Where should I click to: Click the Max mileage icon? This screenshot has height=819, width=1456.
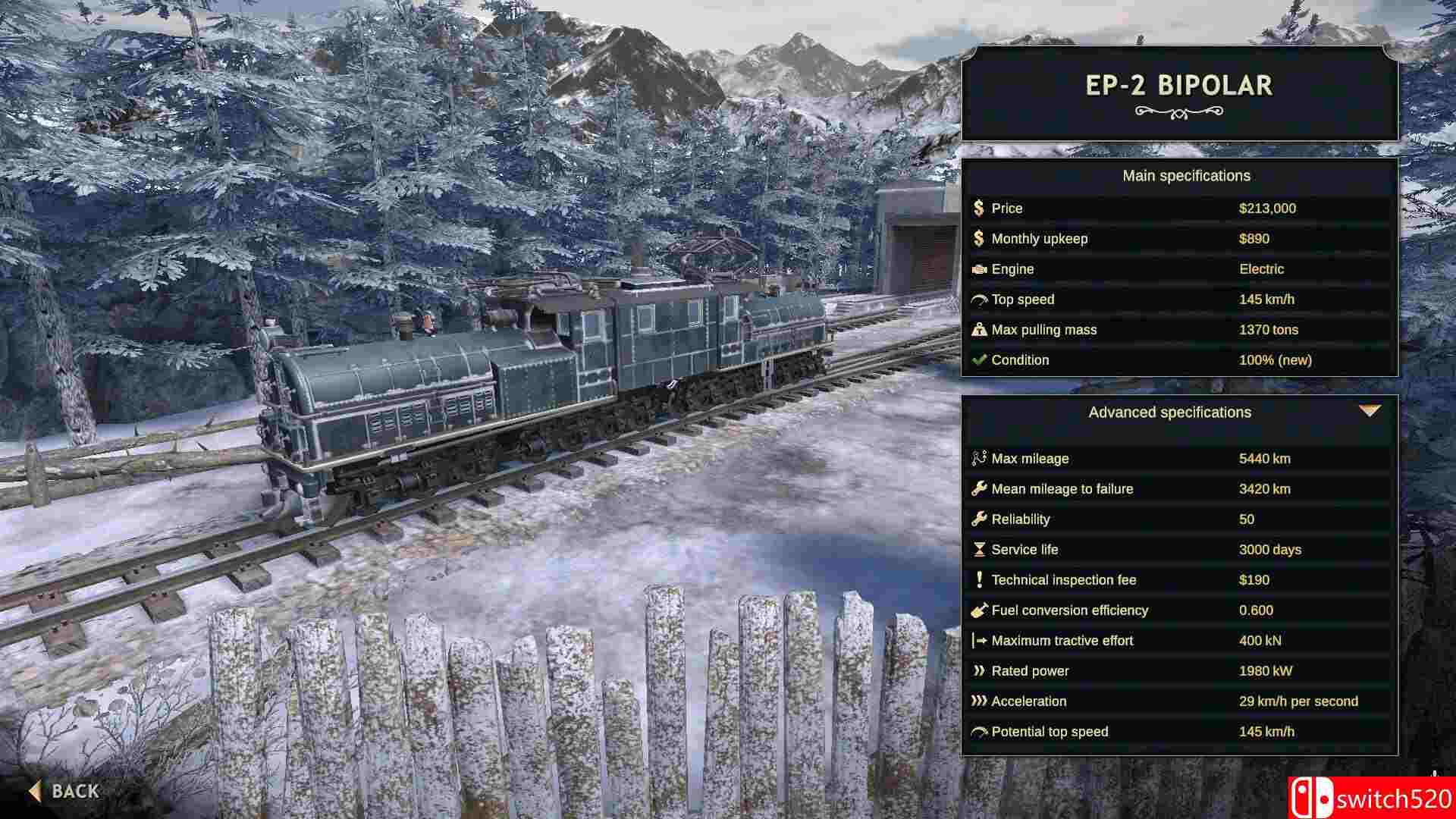point(979,458)
